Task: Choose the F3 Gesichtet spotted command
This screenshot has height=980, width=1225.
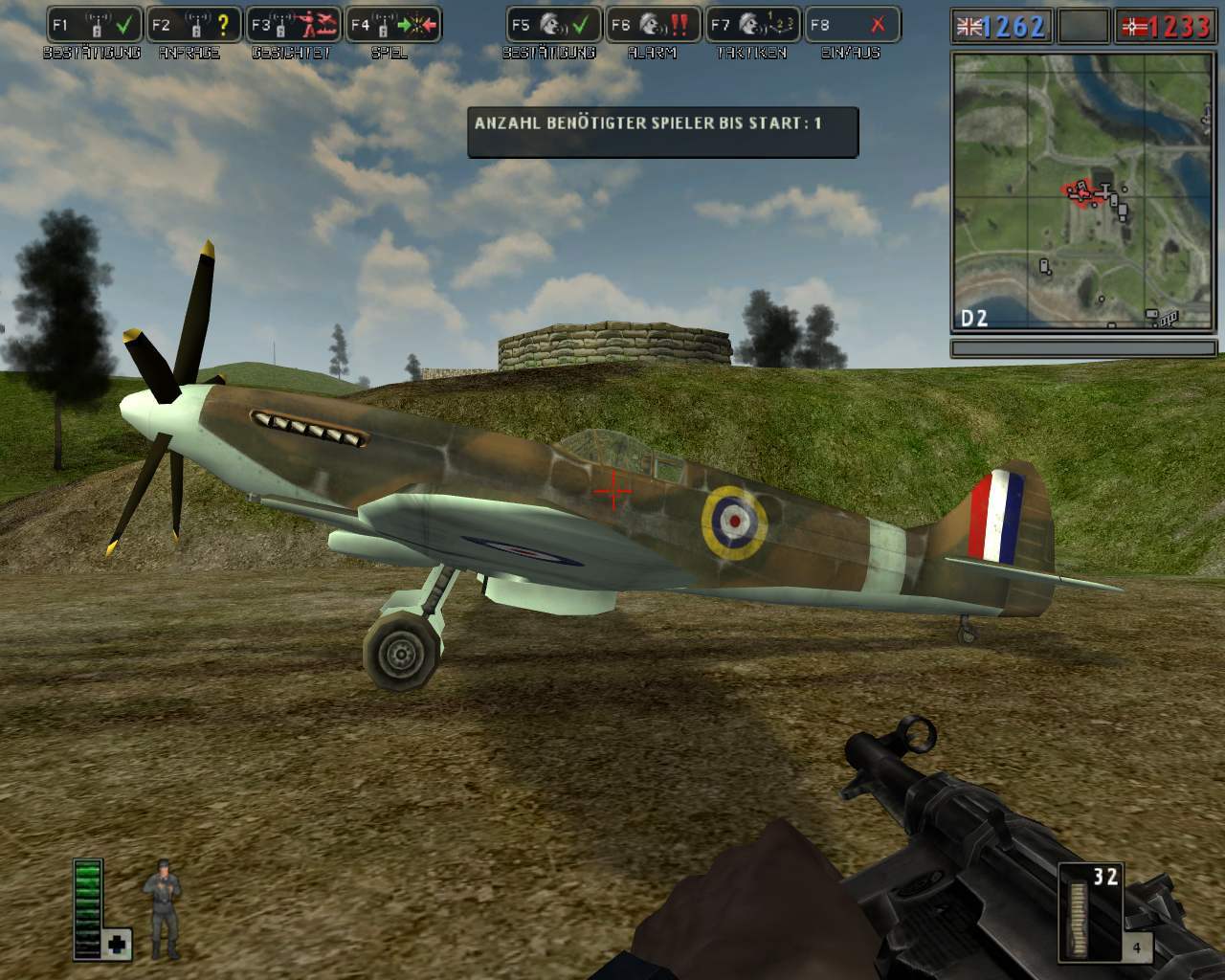Action: tap(294, 25)
